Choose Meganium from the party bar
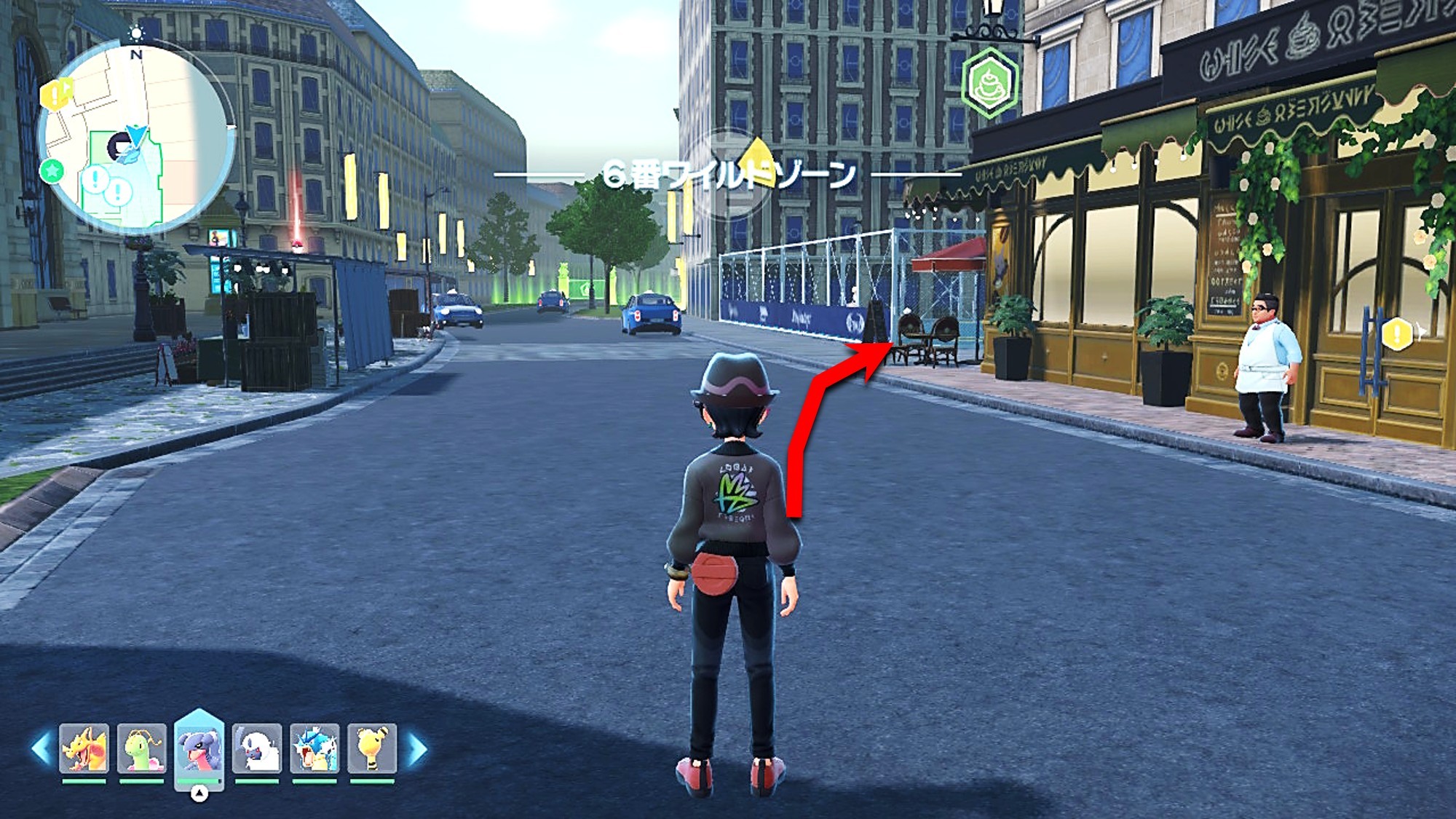This screenshot has width=1456, height=819. pos(141,748)
